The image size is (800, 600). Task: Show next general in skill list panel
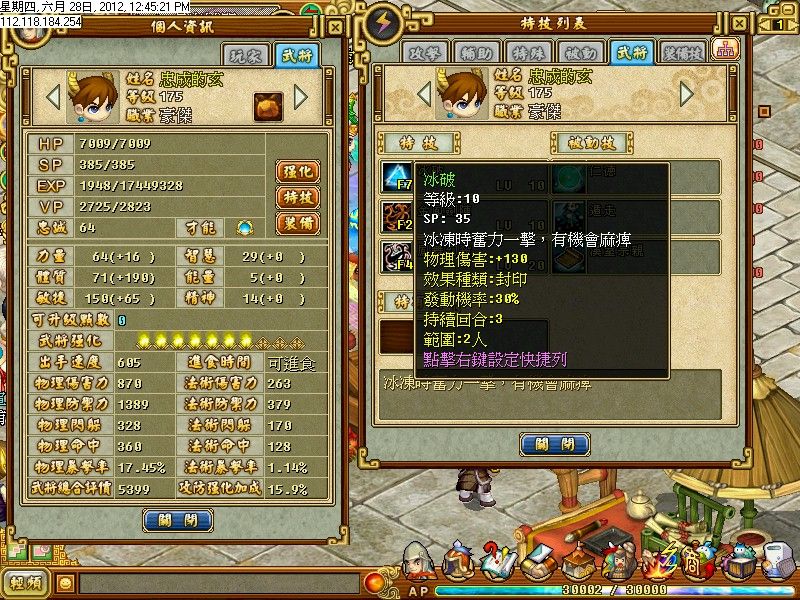[x=686, y=93]
